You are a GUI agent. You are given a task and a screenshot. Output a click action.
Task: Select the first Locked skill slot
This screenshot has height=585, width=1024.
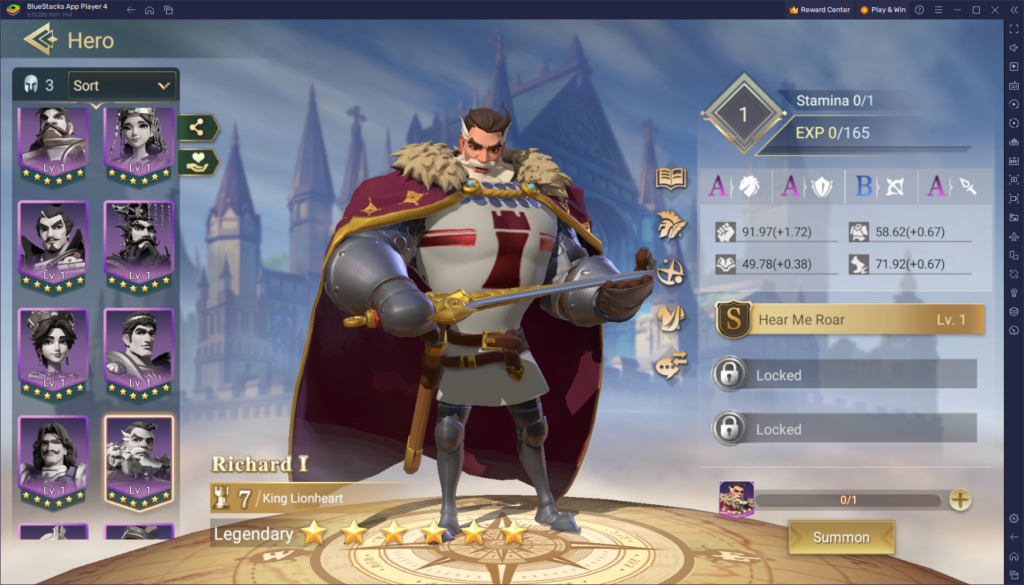point(845,375)
